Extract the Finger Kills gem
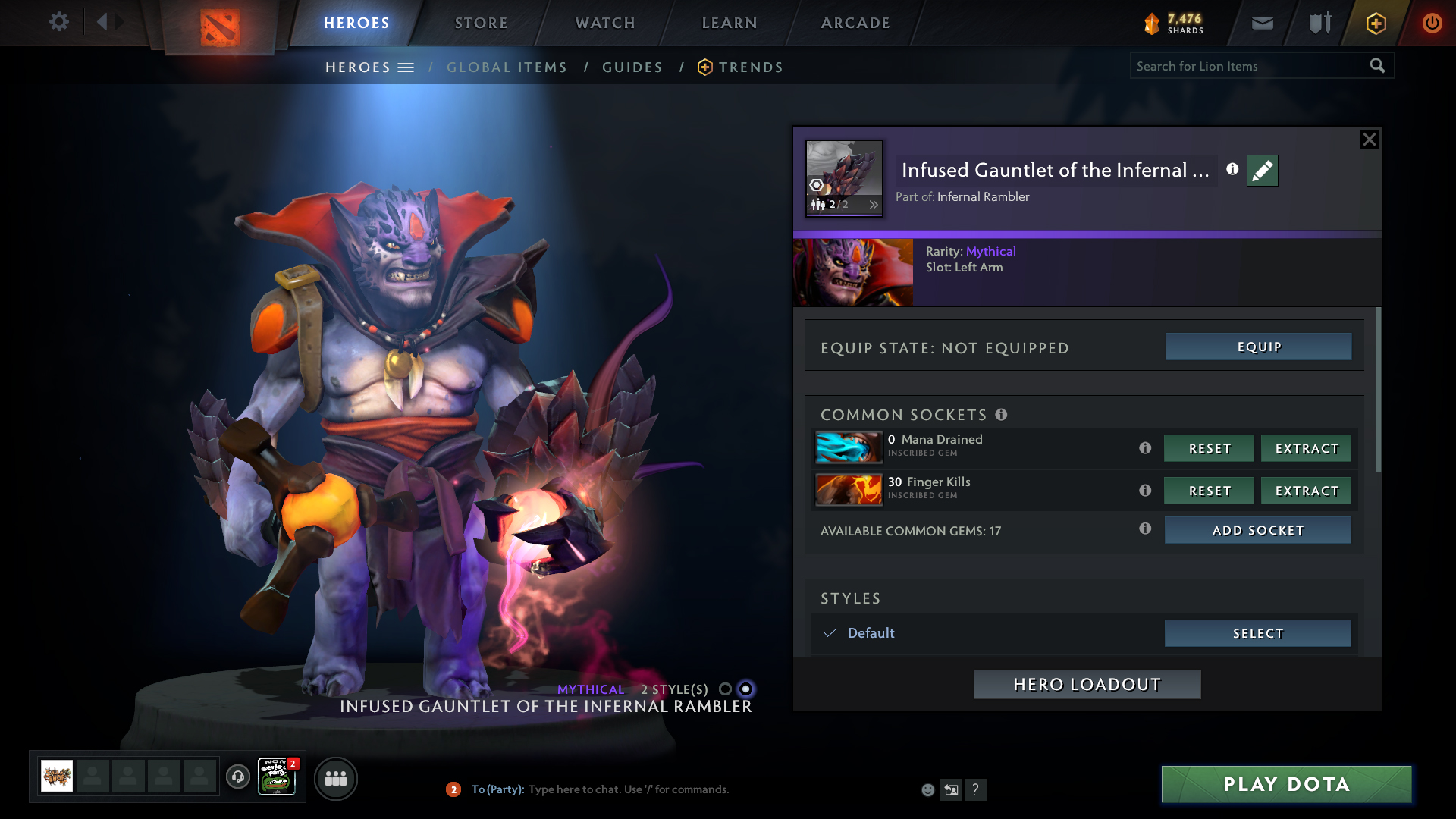1456x819 pixels. coord(1306,491)
